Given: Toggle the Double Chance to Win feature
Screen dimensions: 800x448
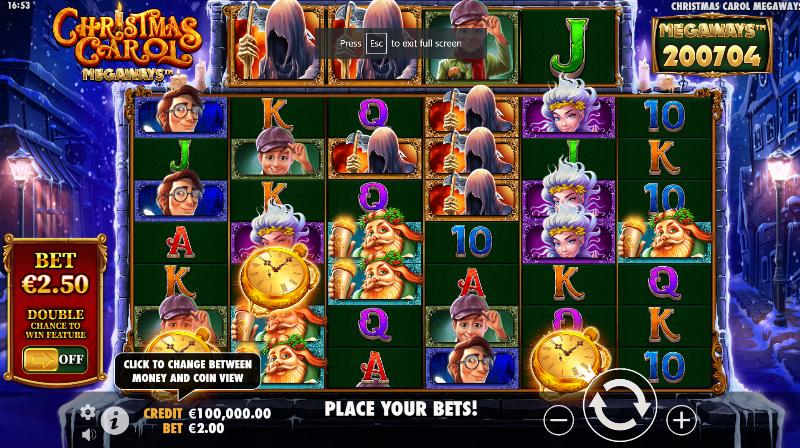Looking at the screenshot, I should point(55,357).
